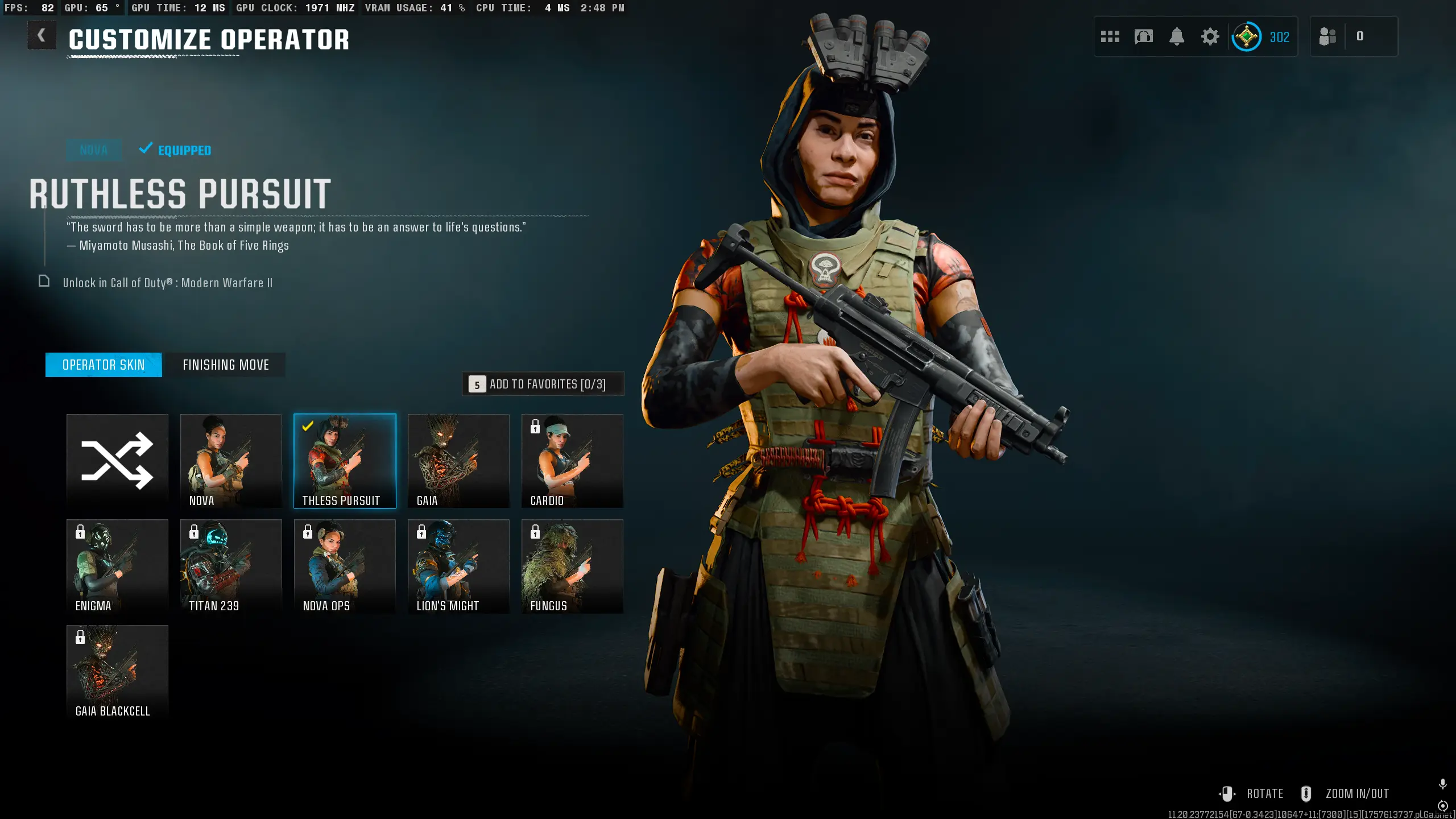Select the Nova operator skin
The width and height of the screenshot is (1456, 819).
point(231,460)
